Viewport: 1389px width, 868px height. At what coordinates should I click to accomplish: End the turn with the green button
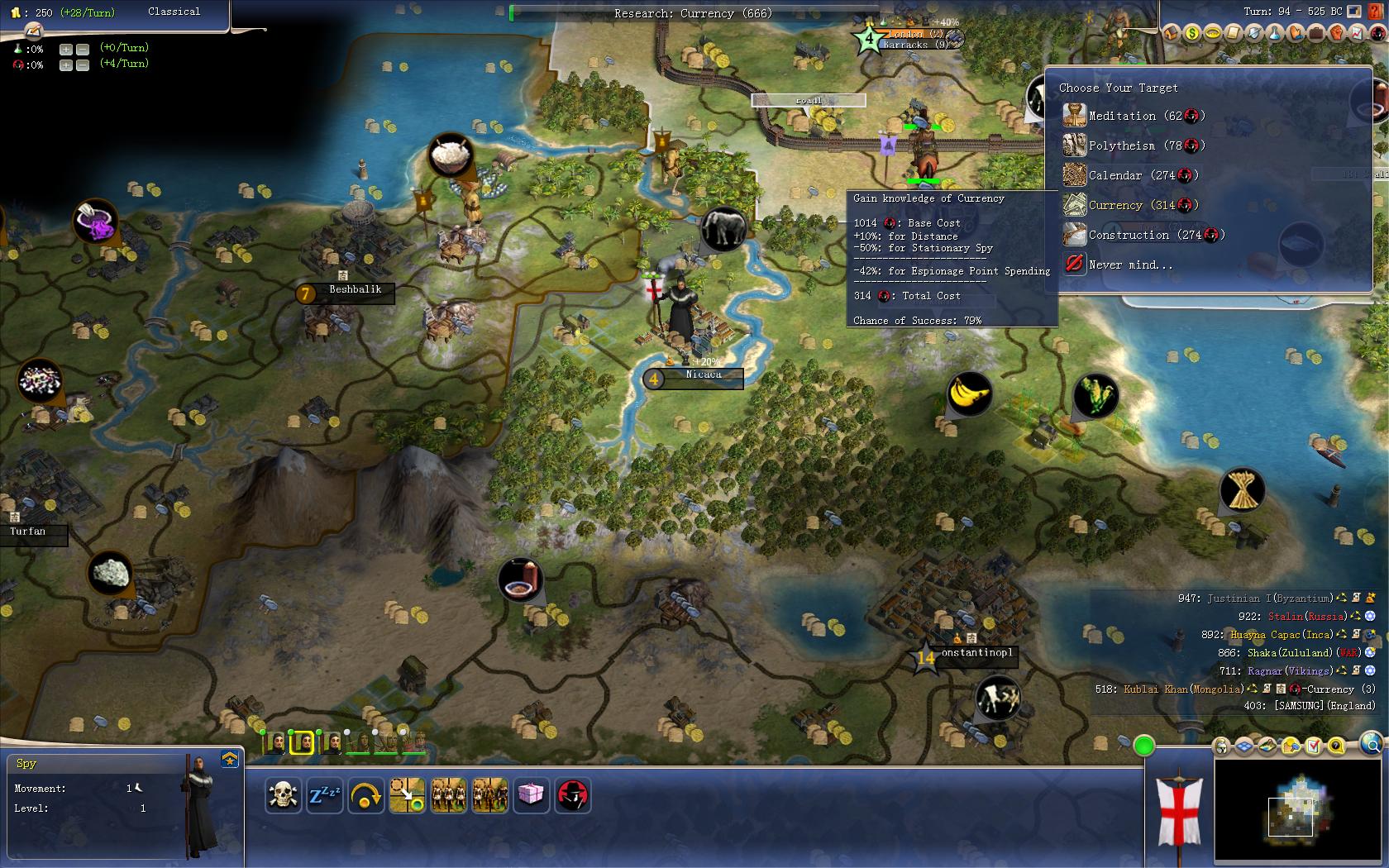[x=1143, y=746]
